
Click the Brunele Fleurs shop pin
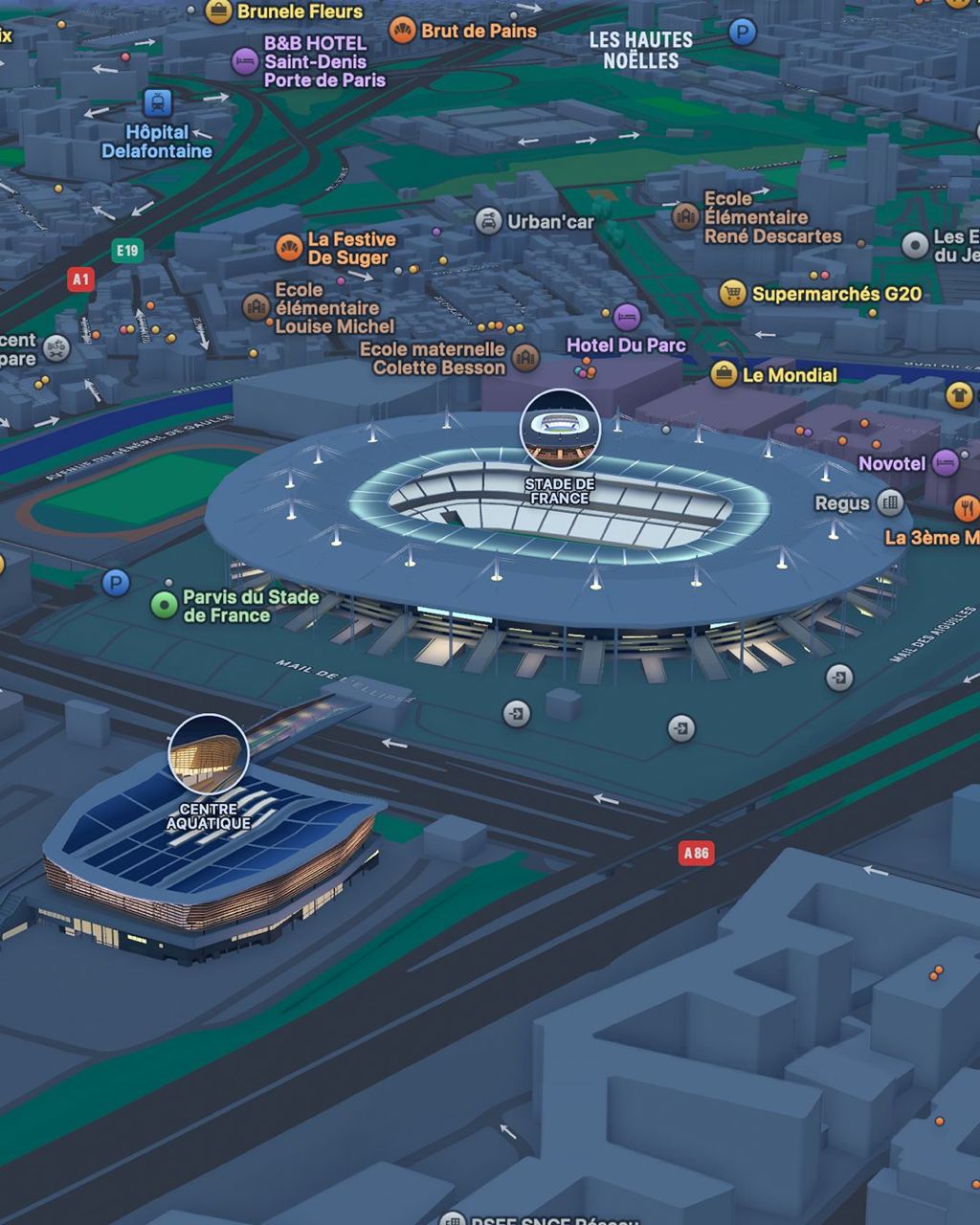click(219, 11)
